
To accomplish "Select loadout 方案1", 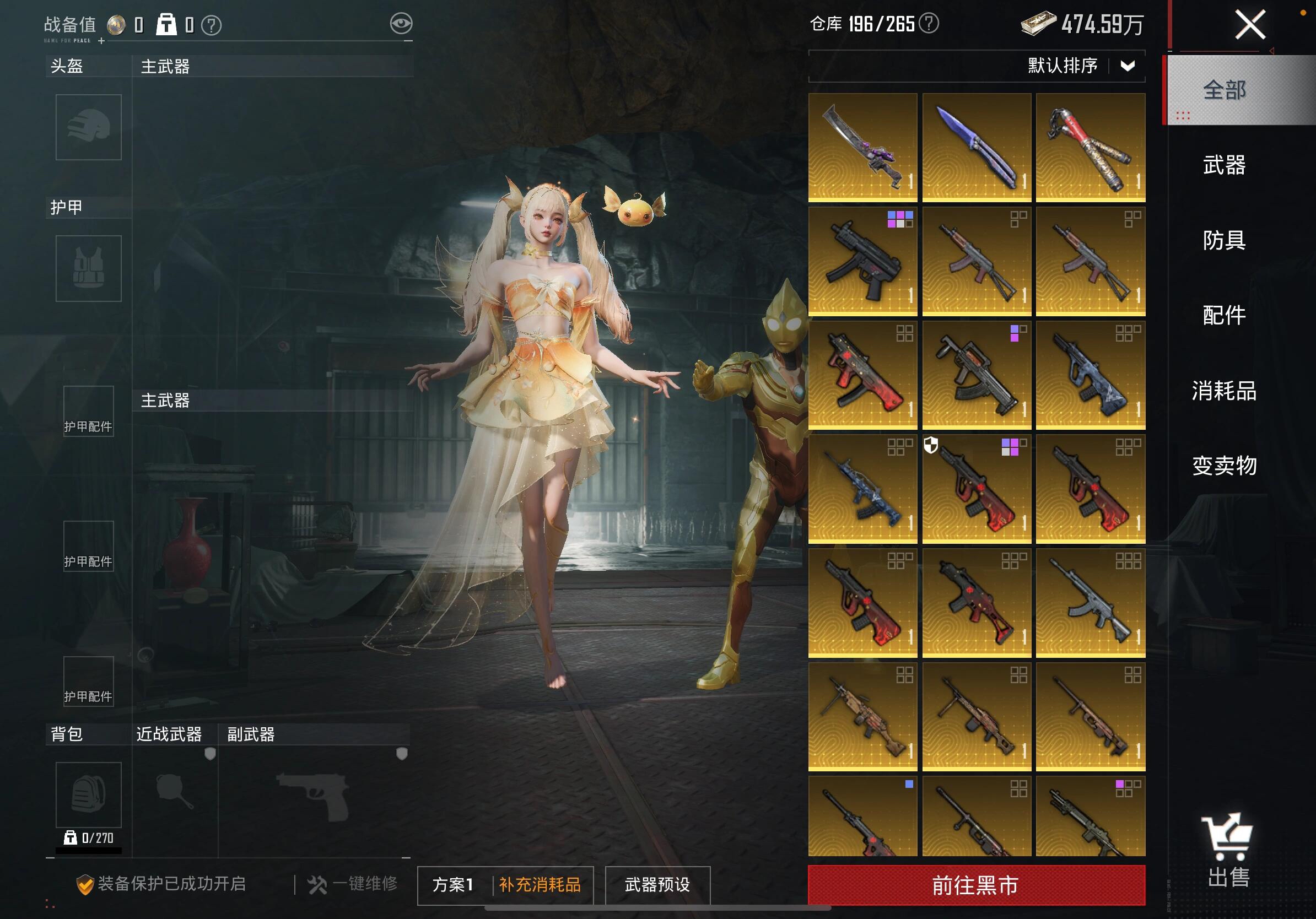I will pyautogui.click(x=453, y=885).
